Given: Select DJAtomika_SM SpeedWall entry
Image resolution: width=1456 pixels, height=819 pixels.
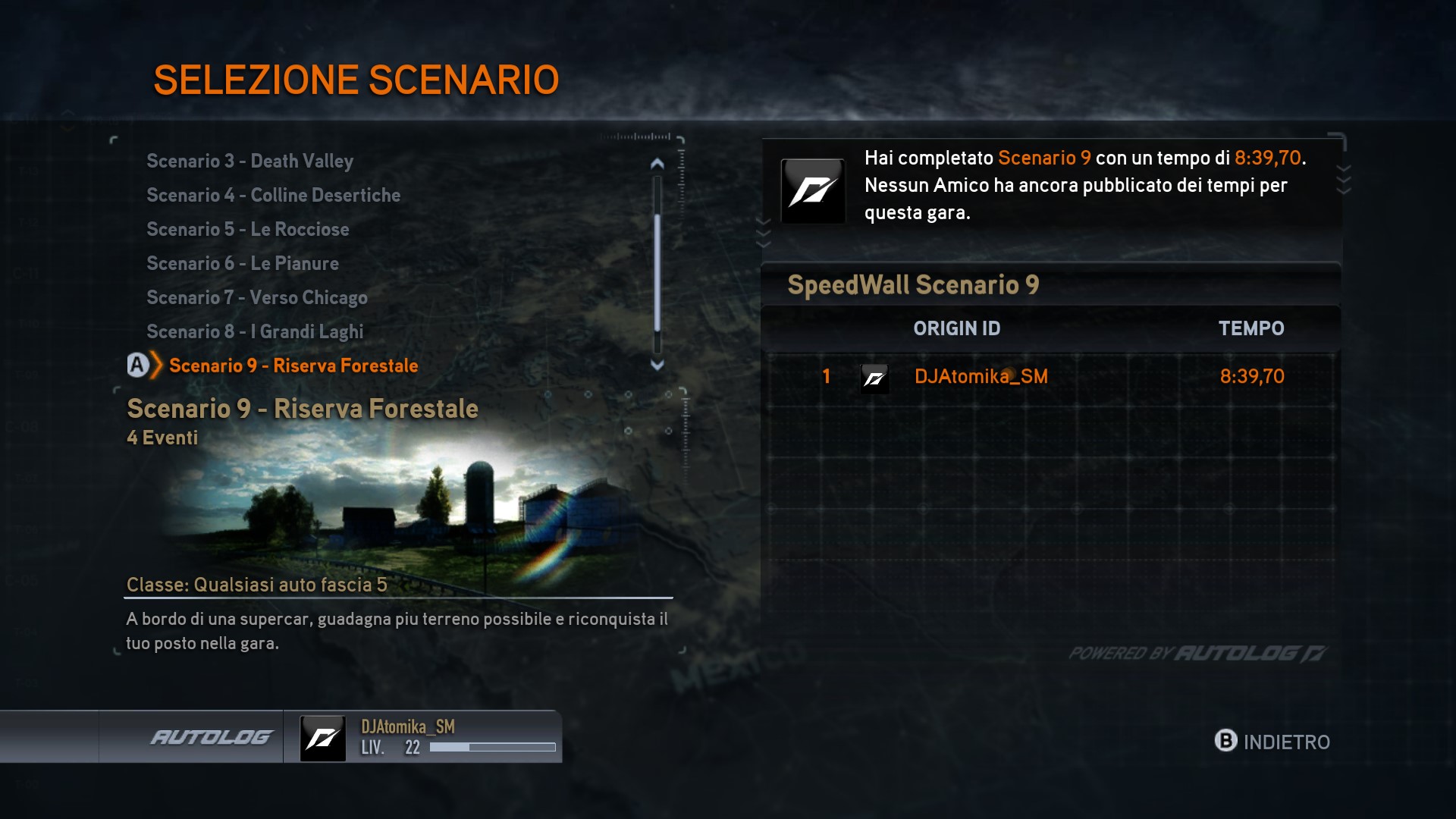Looking at the screenshot, I should click(981, 377).
